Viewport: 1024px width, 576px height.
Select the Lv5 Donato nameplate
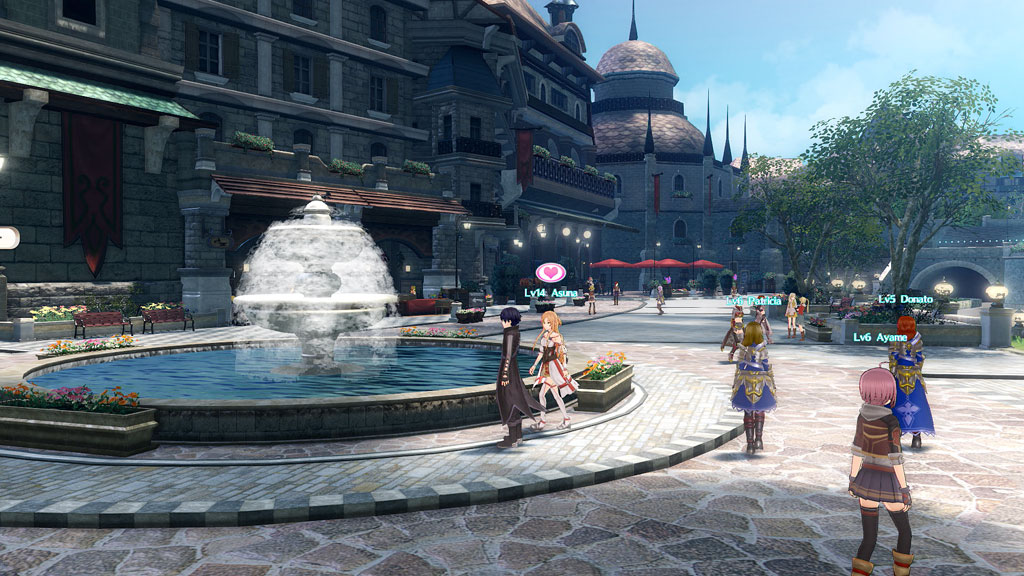point(905,299)
